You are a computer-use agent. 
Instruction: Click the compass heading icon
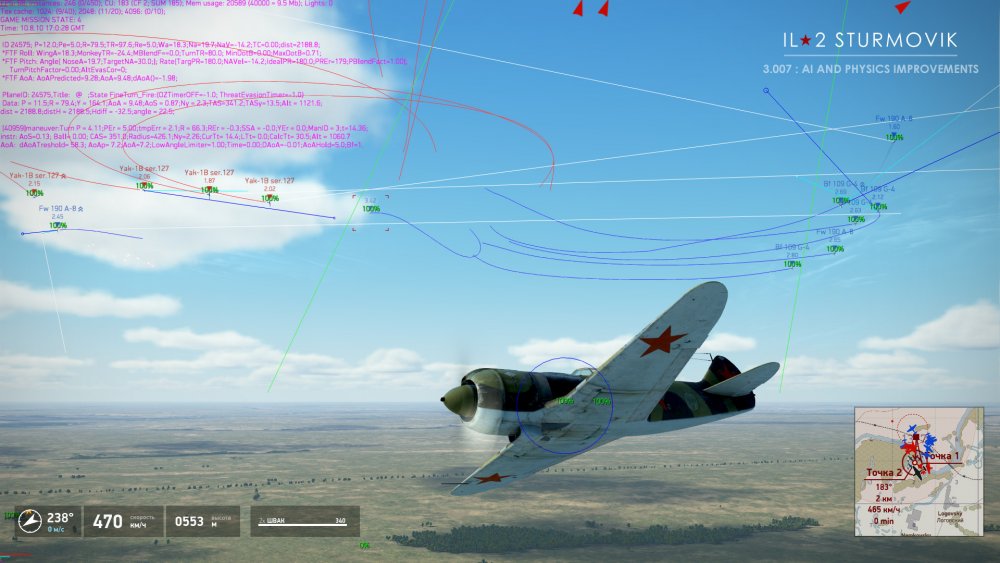click(33, 520)
